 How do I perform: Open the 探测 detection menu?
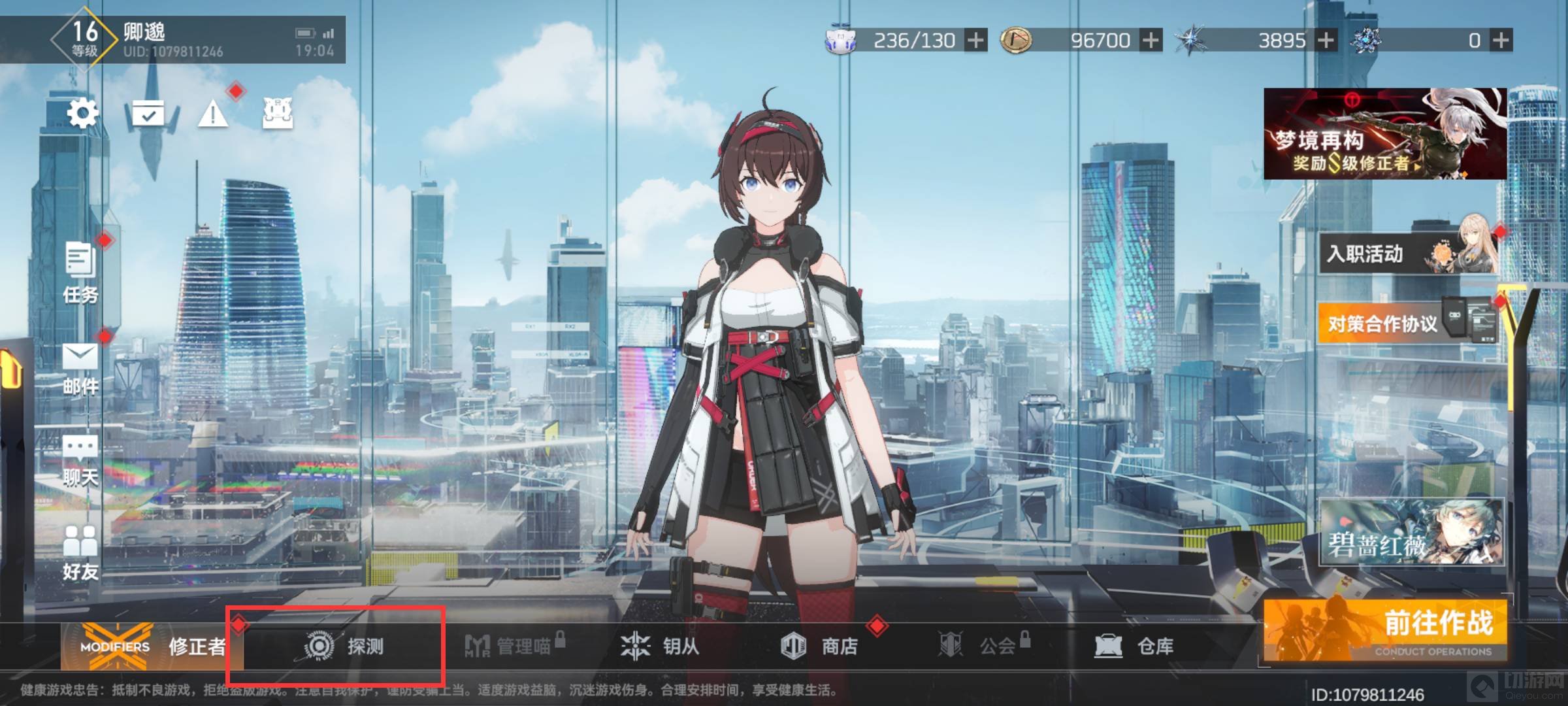[344, 647]
